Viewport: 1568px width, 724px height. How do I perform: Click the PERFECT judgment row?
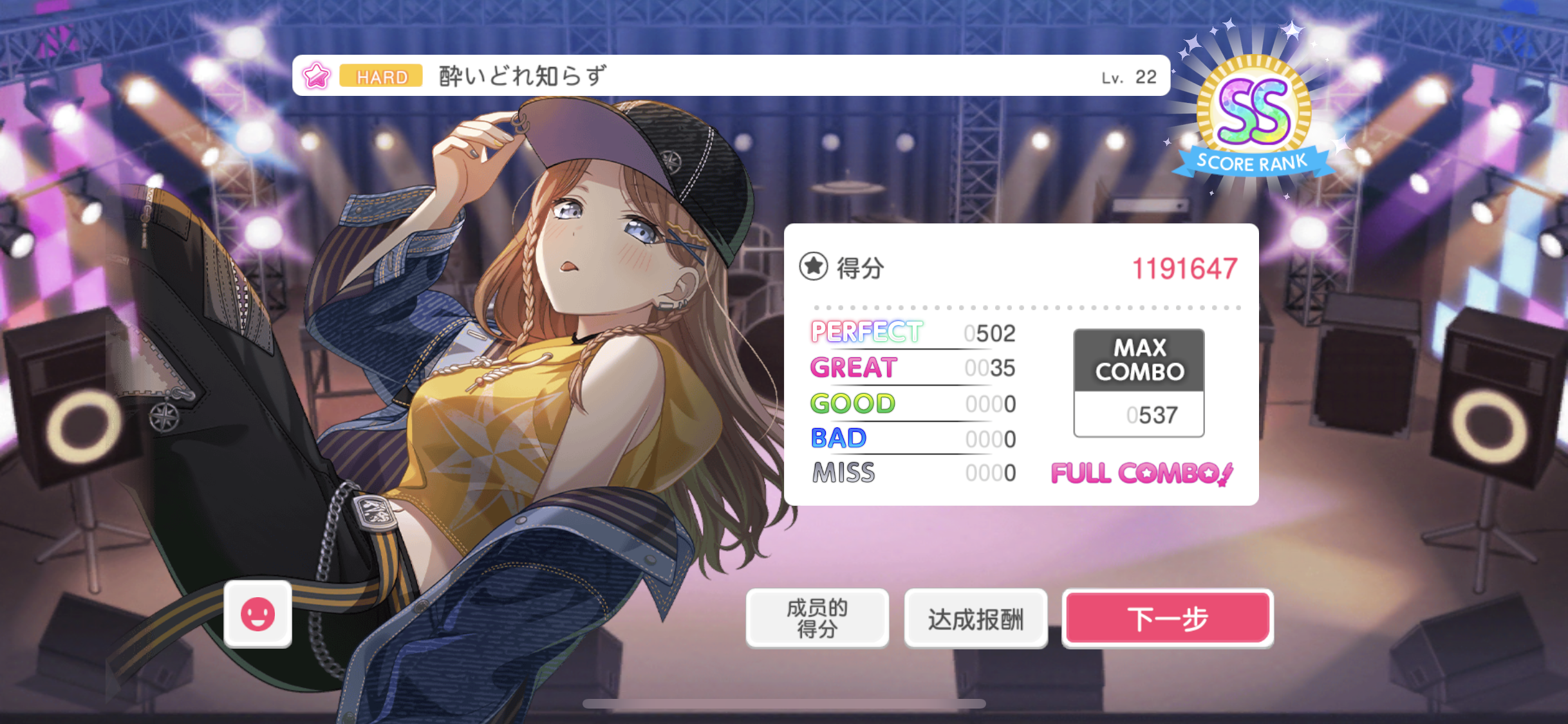[x=866, y=333]
